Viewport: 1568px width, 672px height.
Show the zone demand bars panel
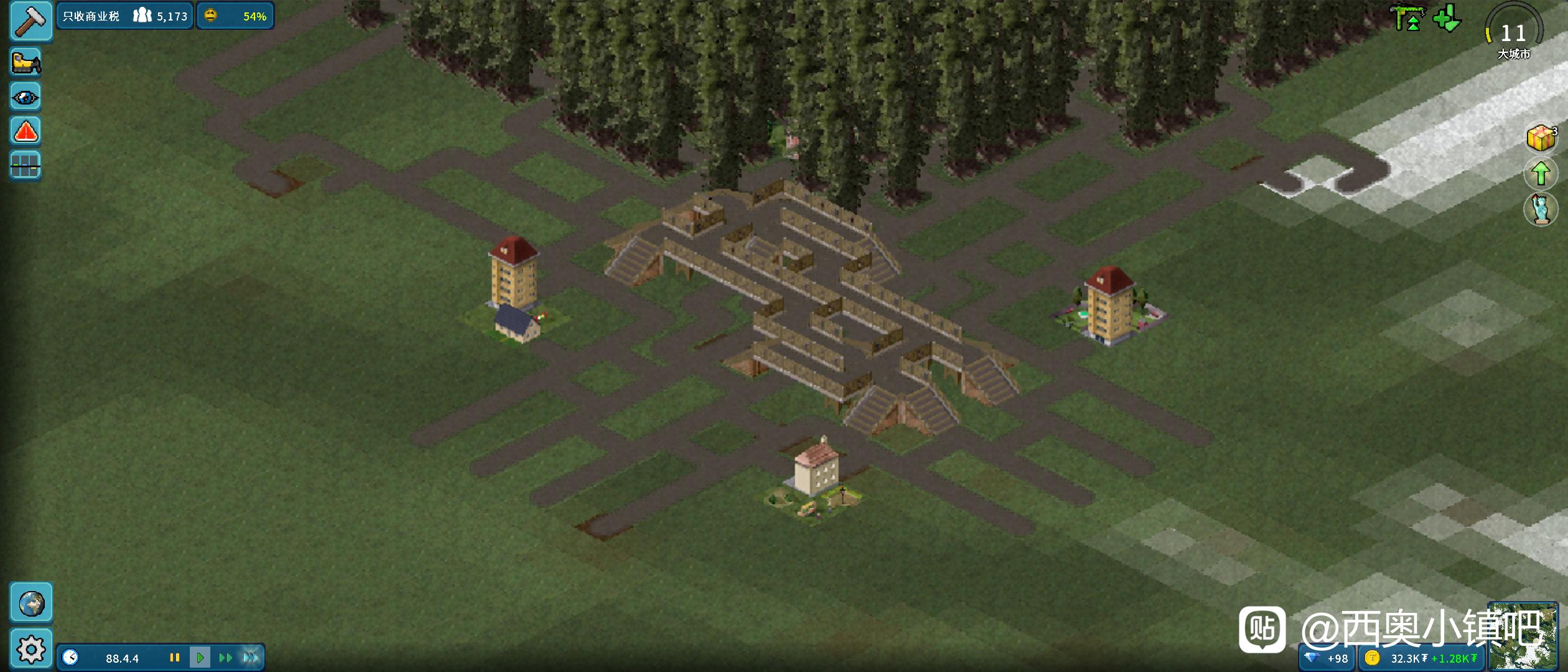[26, 166]
